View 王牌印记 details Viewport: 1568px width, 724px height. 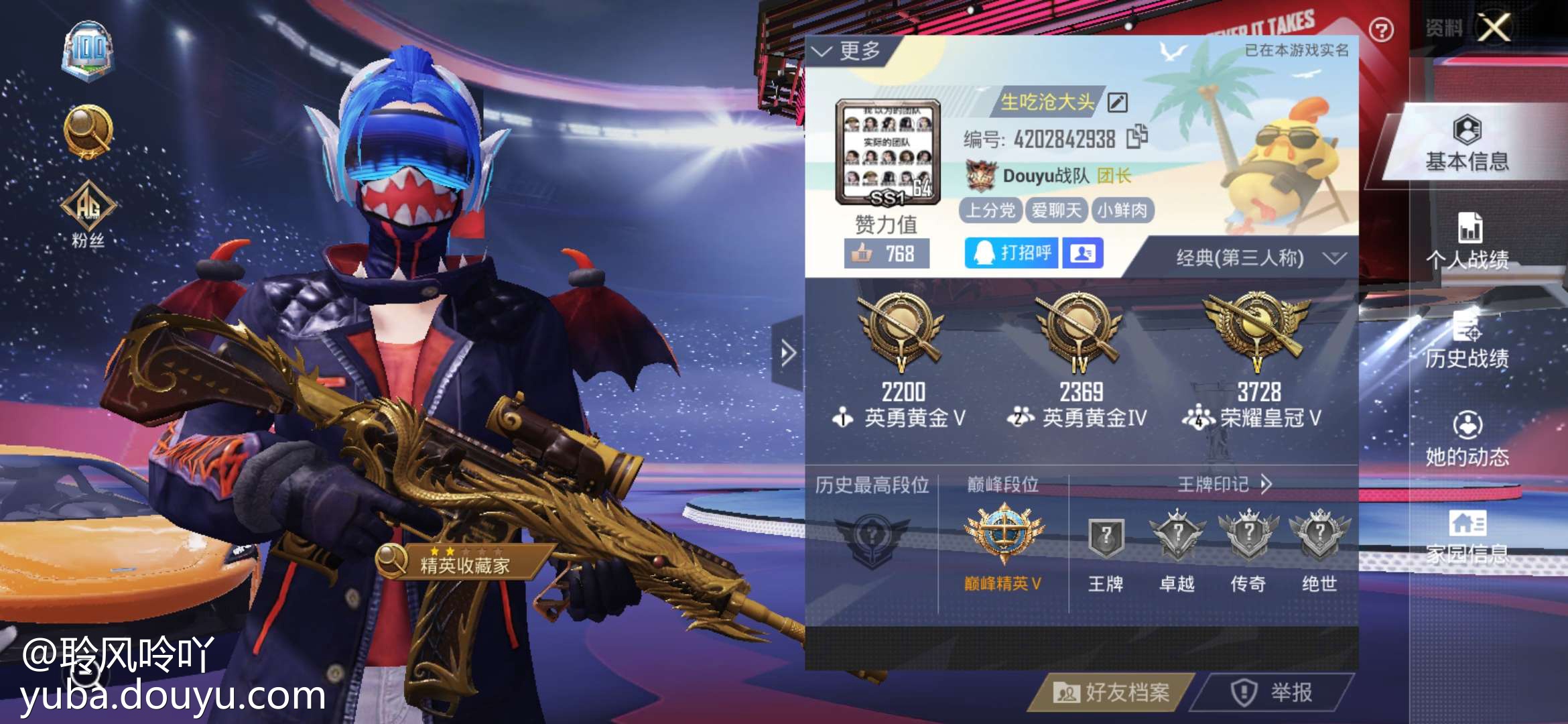pos(1224,484)
